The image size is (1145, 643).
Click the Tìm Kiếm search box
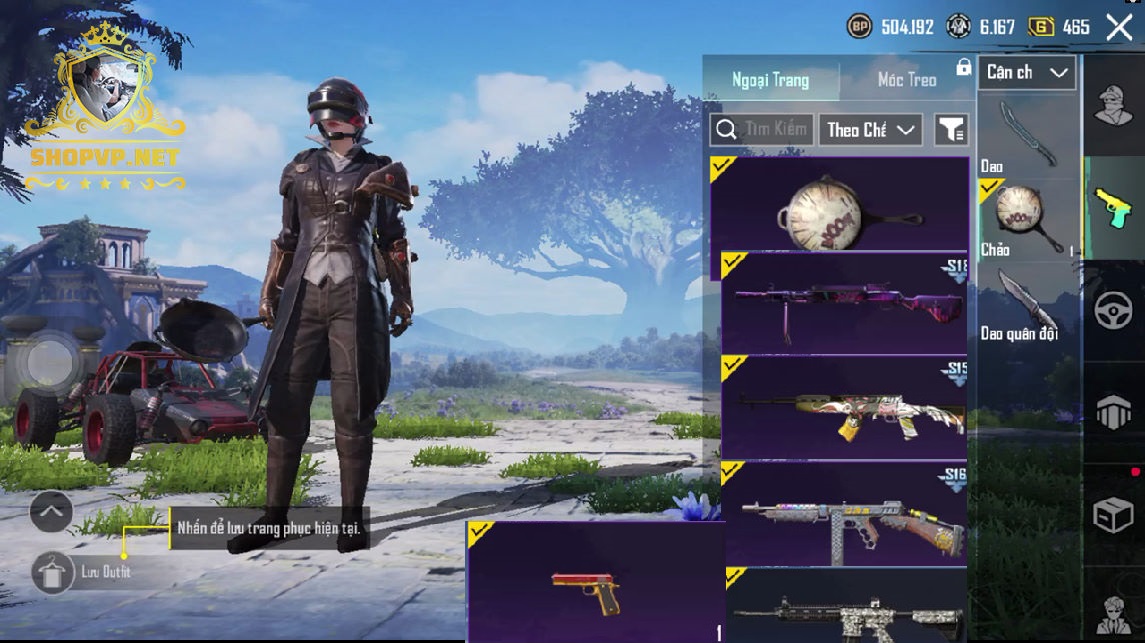coord(761,130)
